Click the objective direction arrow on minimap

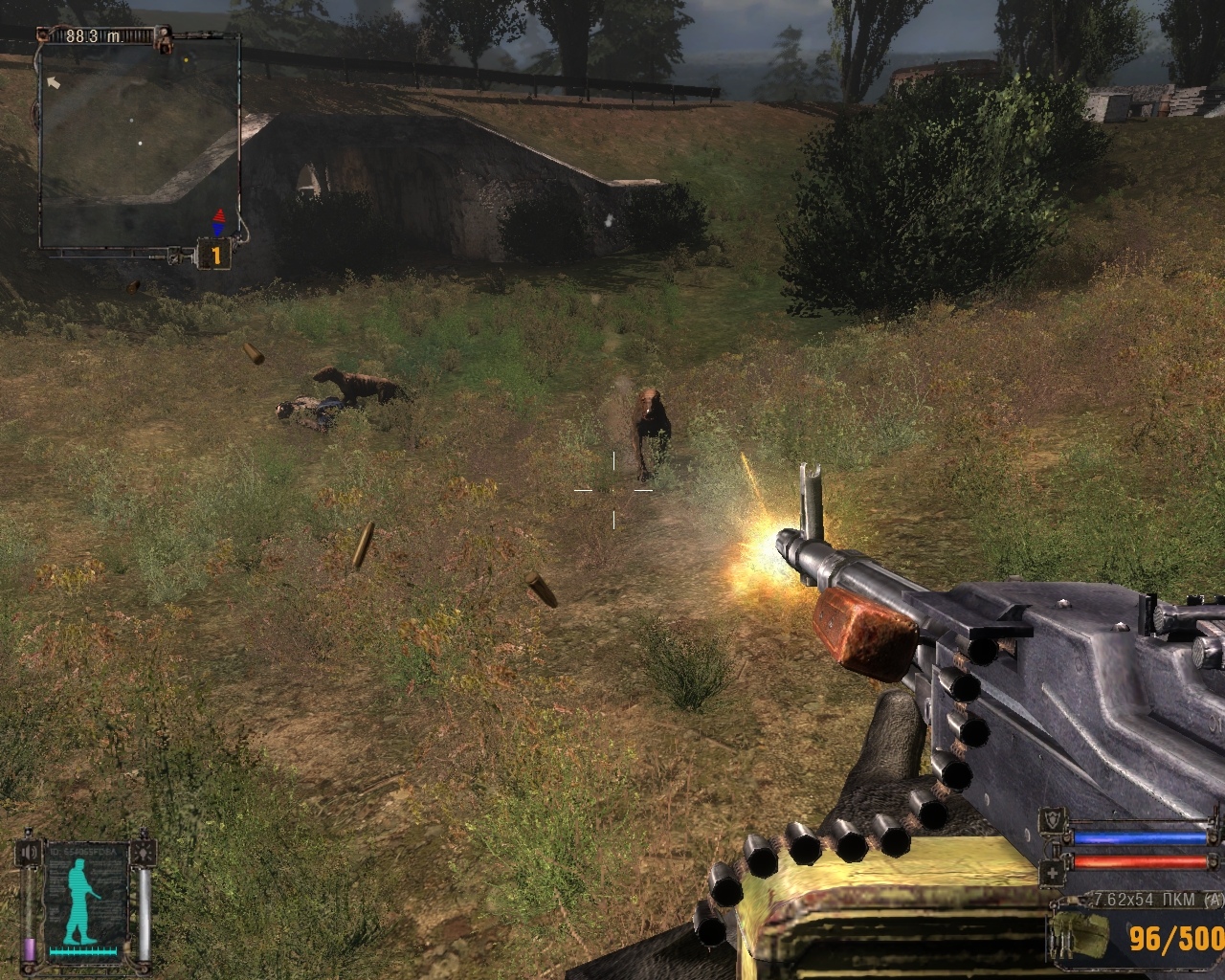(x=54, y=83)
